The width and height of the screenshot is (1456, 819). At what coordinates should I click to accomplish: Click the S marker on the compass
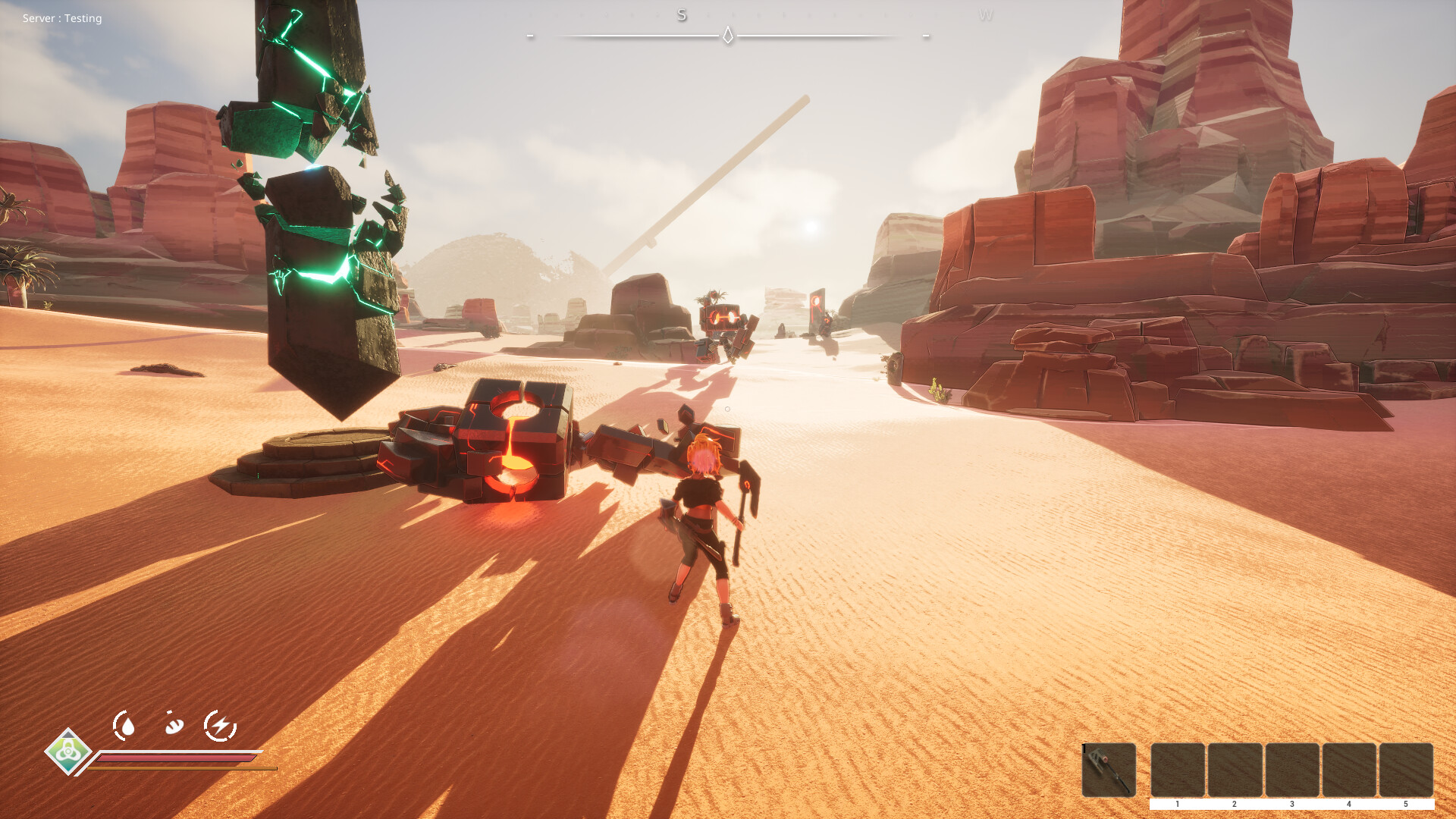681,15
